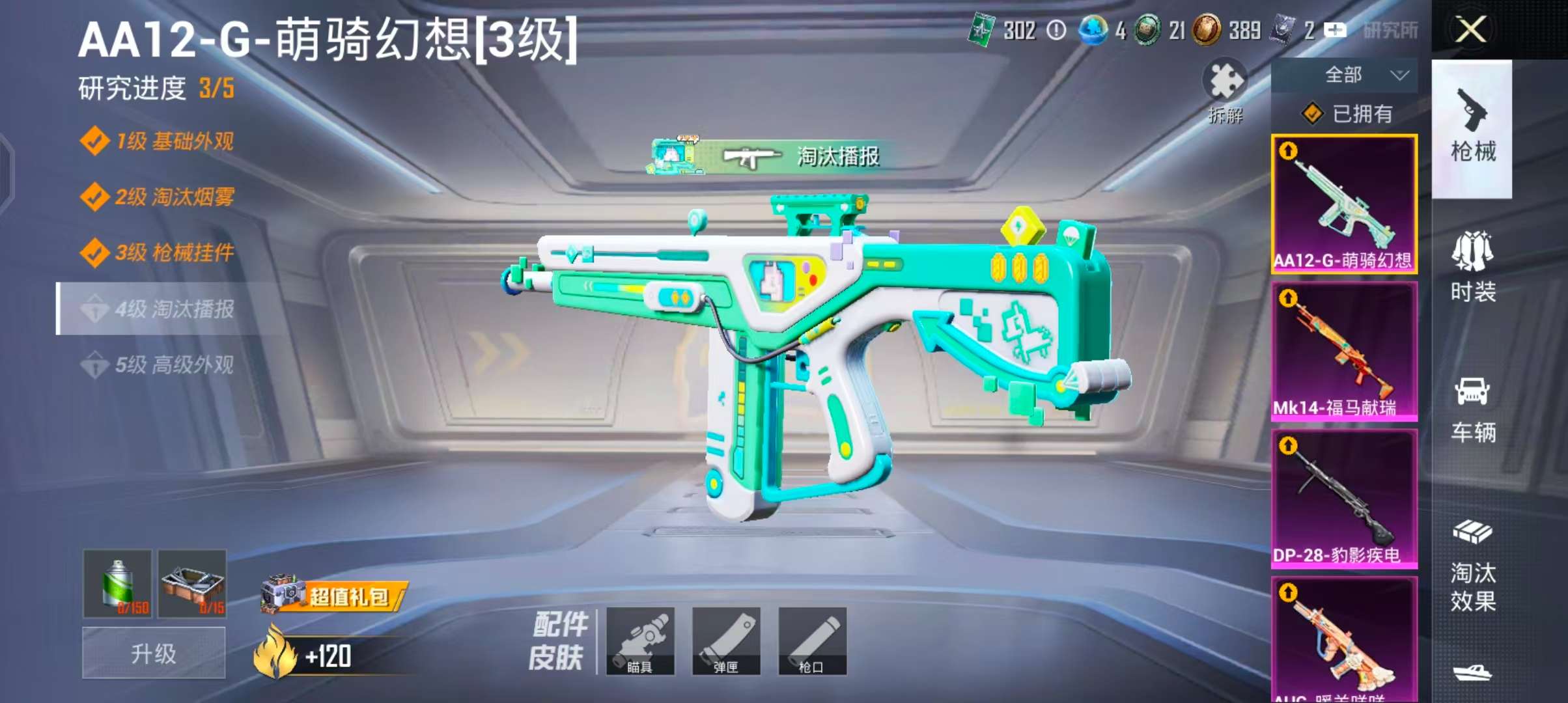Click the 升级 upgrade button

pos(154,652)
